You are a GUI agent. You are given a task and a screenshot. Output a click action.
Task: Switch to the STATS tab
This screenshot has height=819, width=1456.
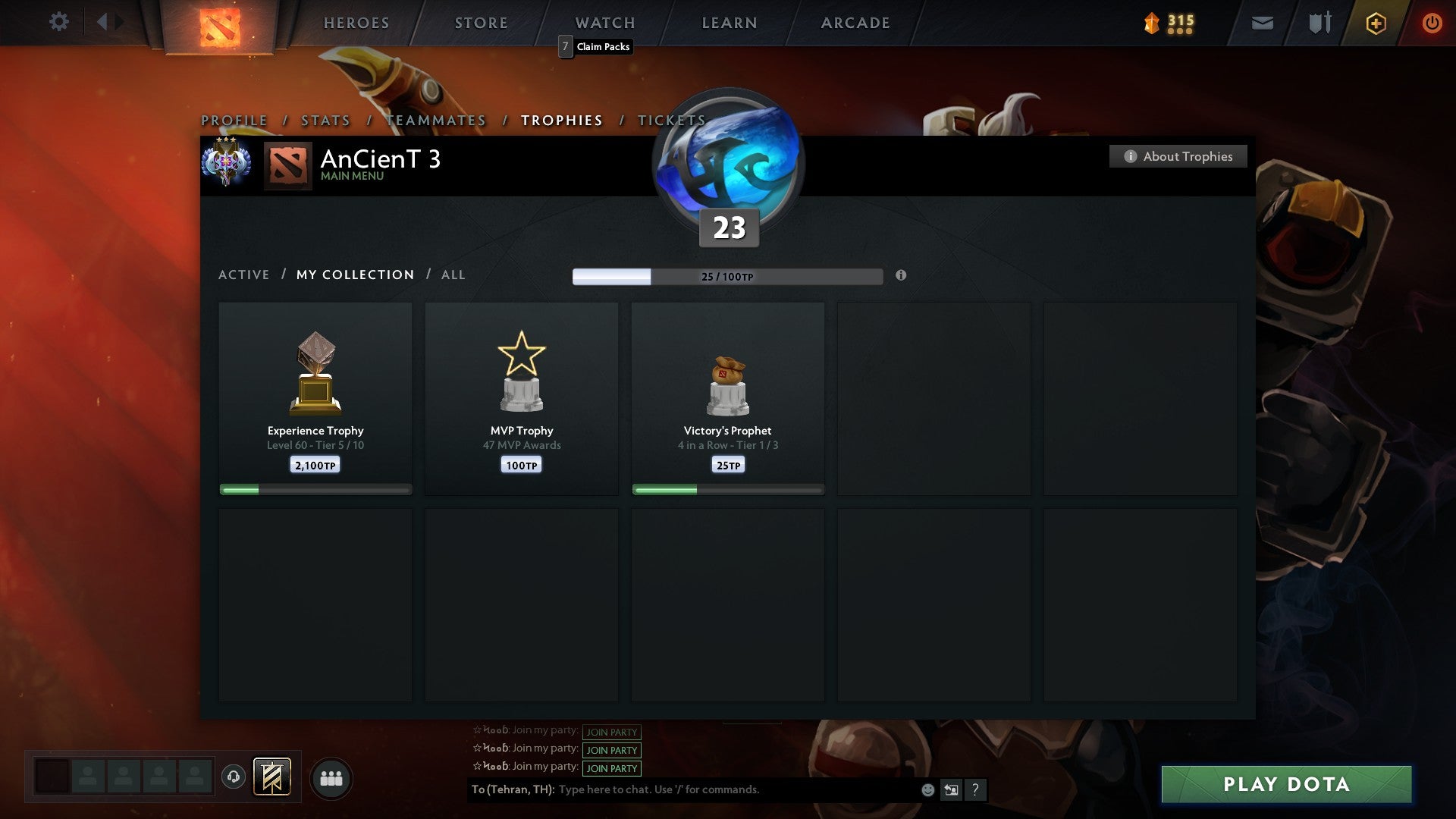pos(325,120)
